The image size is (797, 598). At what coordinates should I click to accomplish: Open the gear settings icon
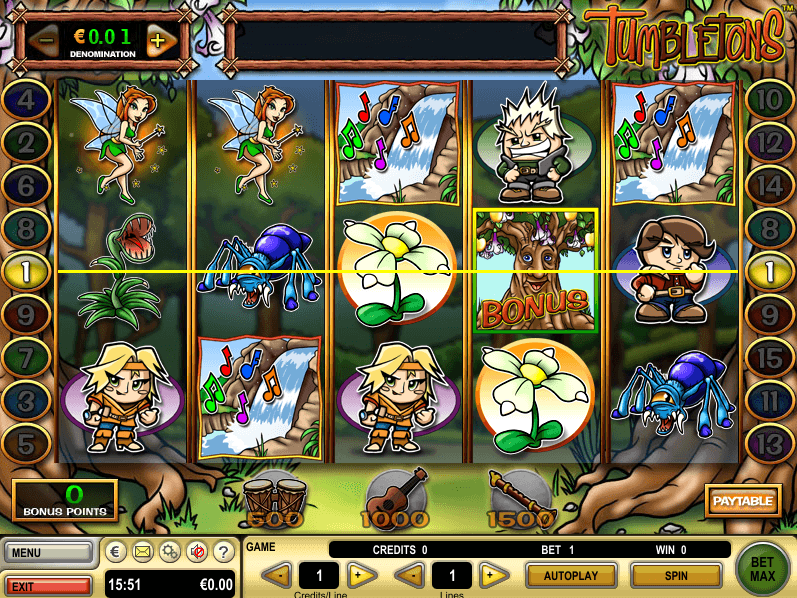(x=171, y=551)
